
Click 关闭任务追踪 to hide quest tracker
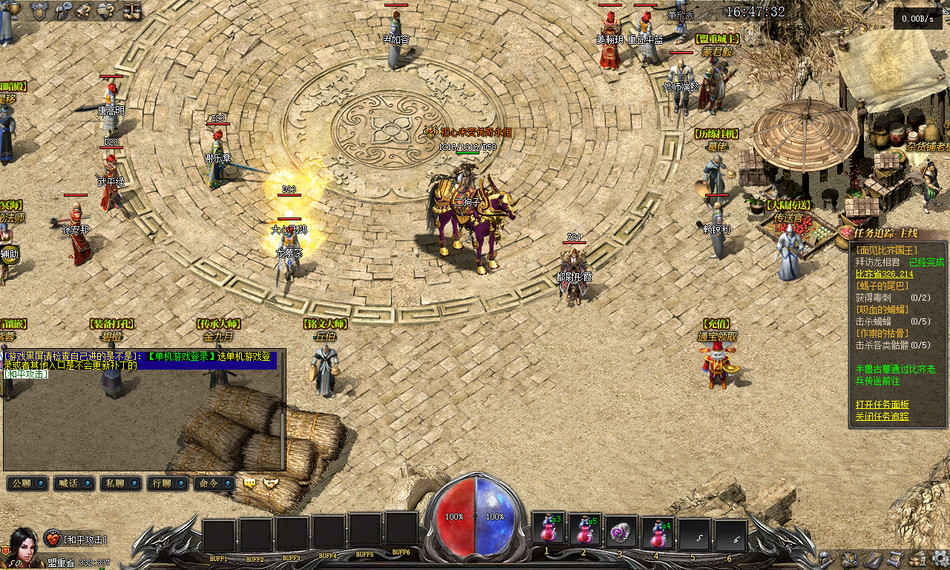tap(881, 416)
